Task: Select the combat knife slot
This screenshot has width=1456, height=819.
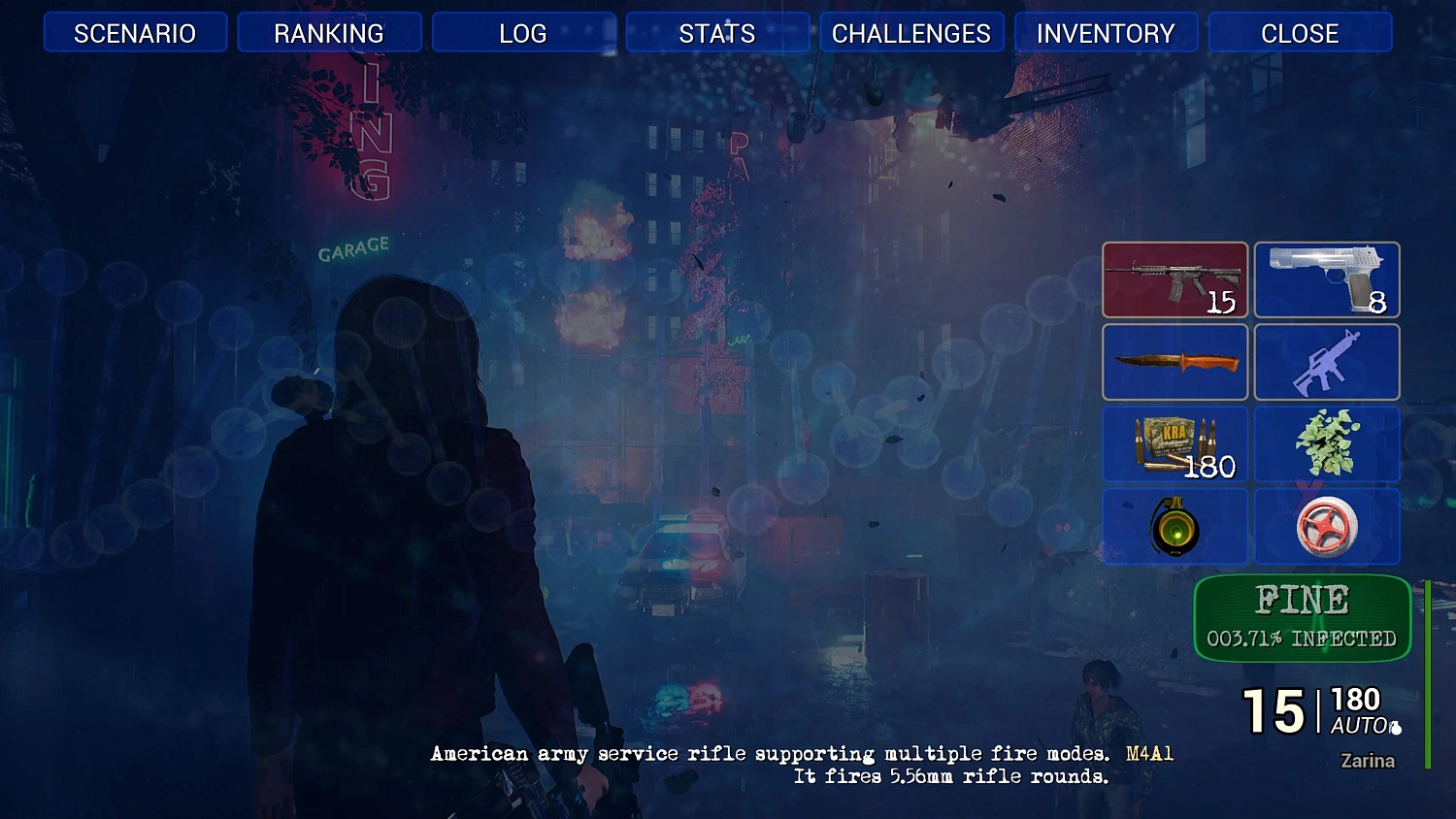Action: point(1175,363)
